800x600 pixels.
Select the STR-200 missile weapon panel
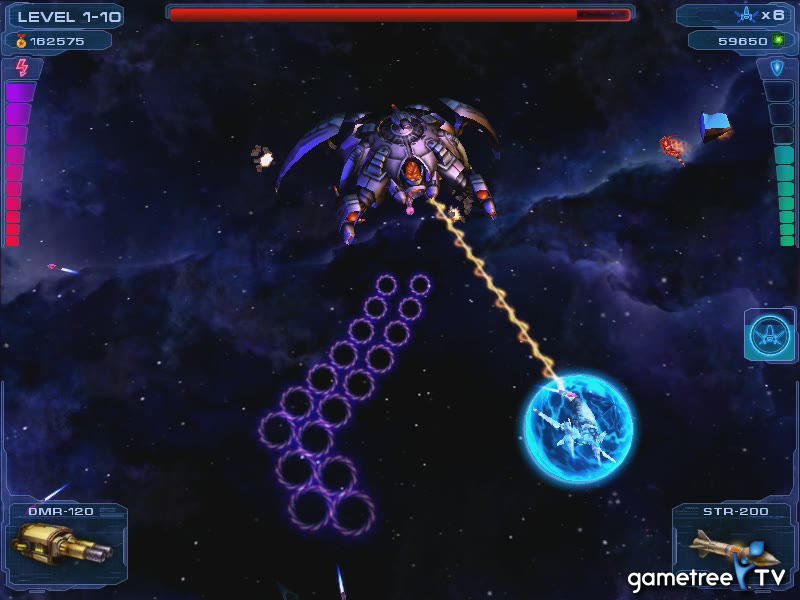(730, 545)
